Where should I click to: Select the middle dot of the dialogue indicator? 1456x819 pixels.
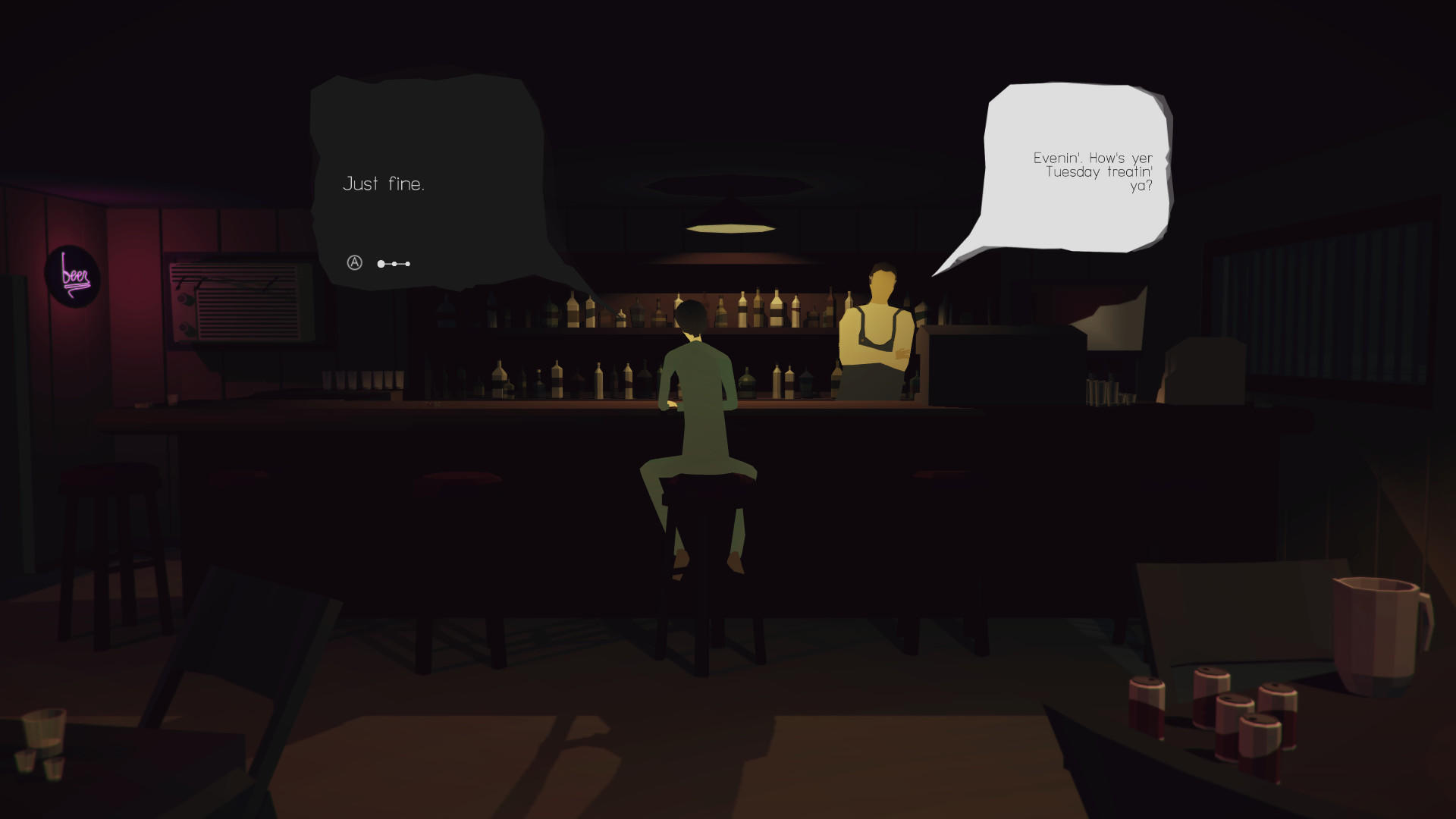point(394,264)
